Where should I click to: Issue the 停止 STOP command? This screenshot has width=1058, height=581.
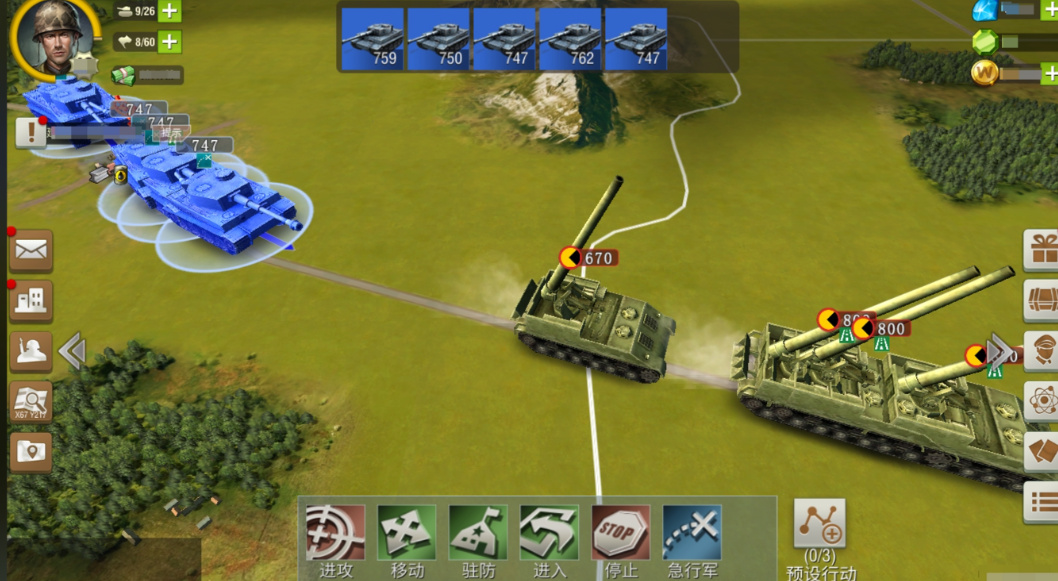point(621,533)
